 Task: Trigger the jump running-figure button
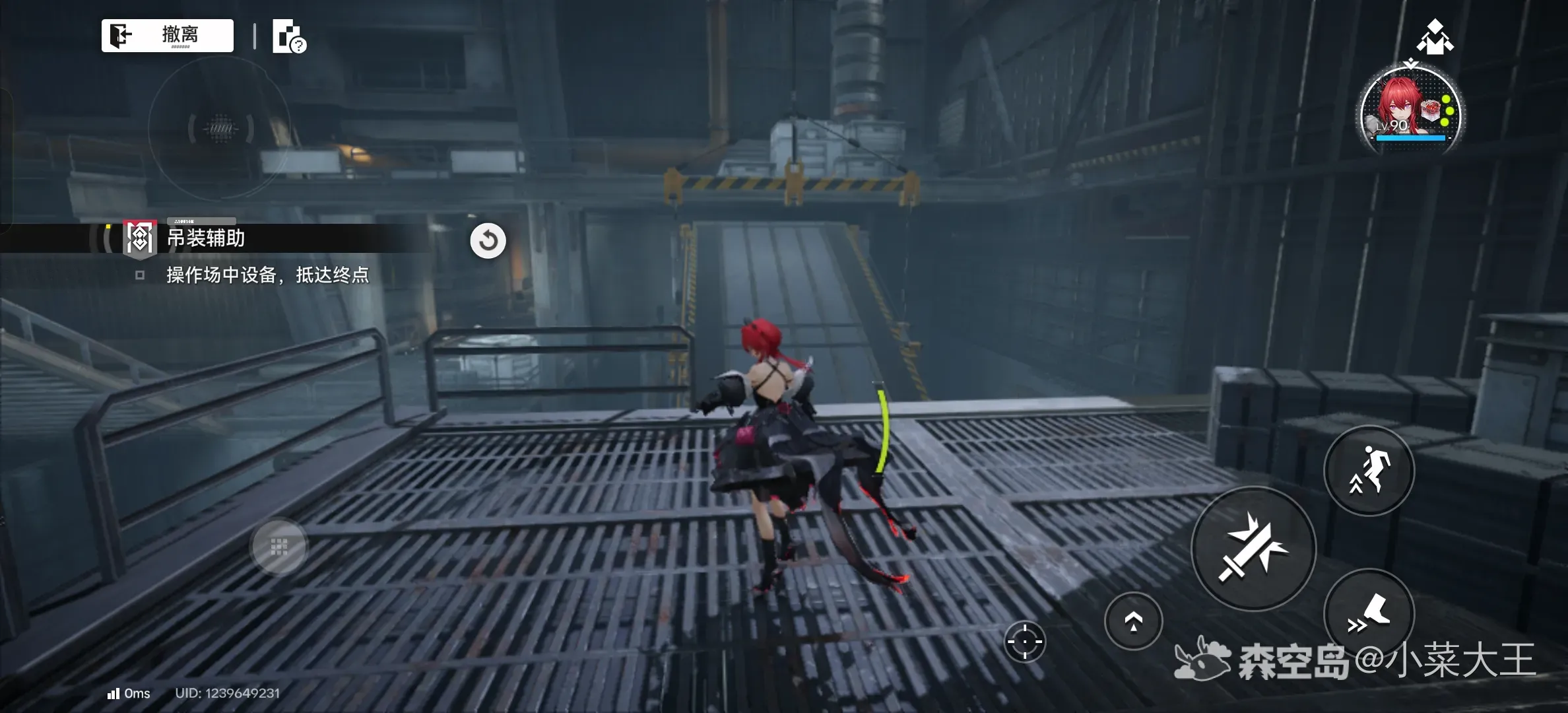point(1369,470)
